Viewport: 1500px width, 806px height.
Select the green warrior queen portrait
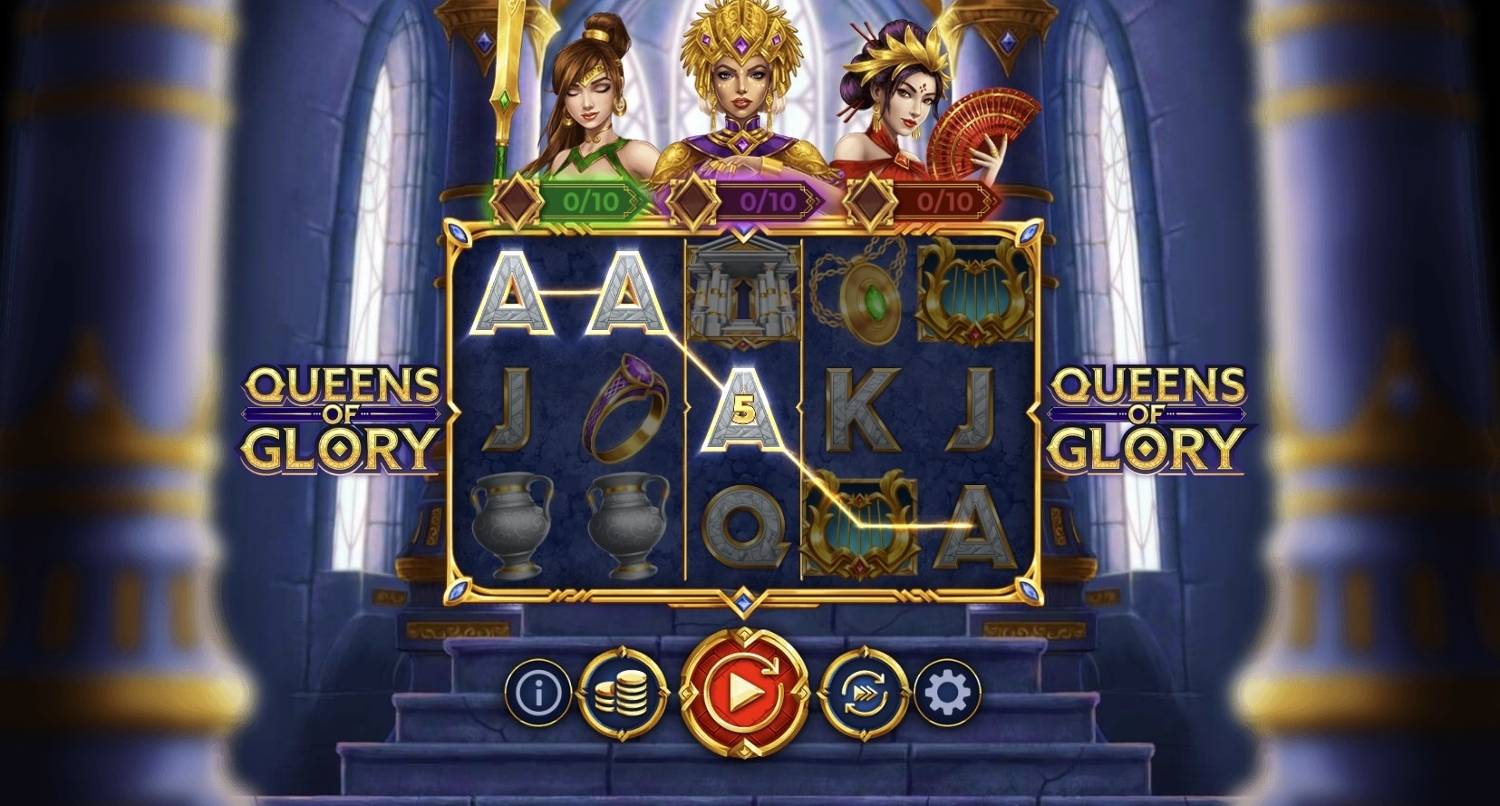point(590,100)
